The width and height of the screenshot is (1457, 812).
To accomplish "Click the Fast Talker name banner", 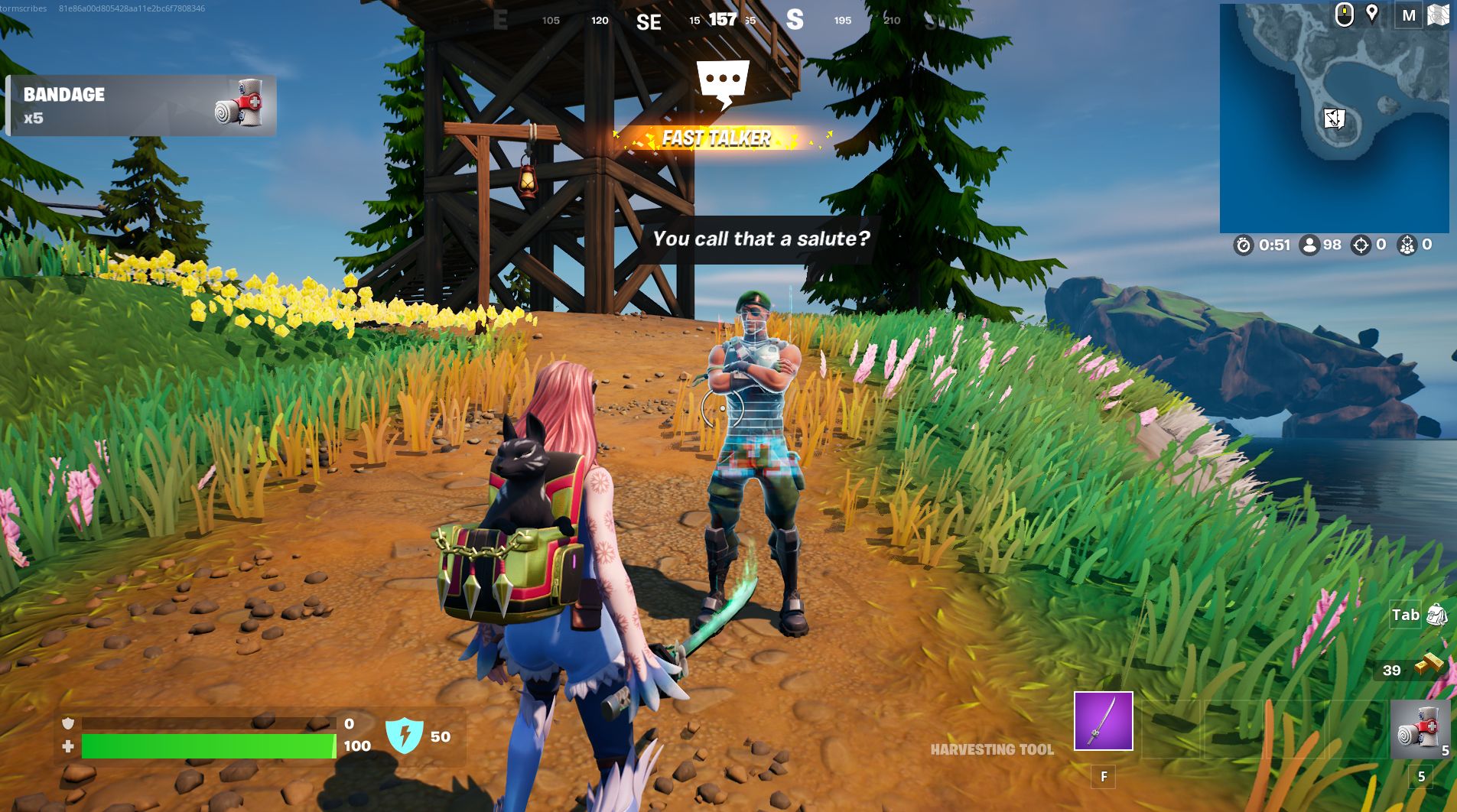I will tap(717, 138).
